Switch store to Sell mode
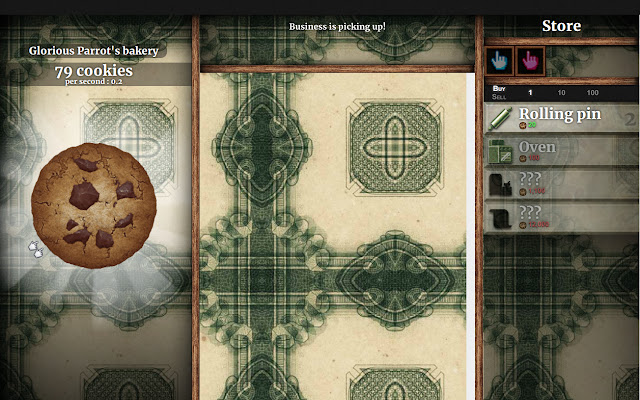Screen dimensions: 640x400 pos(499,96)
